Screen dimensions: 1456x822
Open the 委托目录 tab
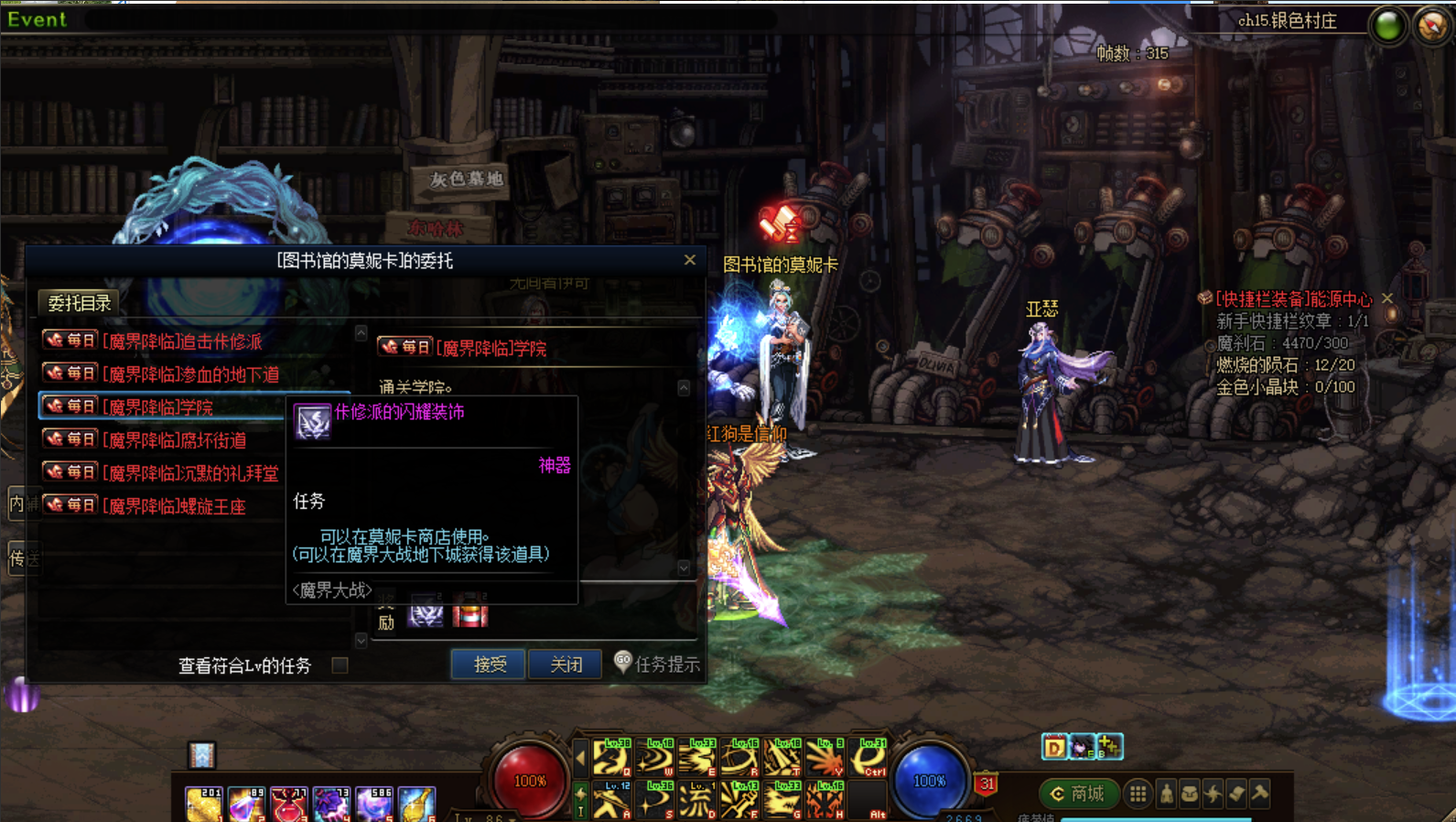[80, 303]
